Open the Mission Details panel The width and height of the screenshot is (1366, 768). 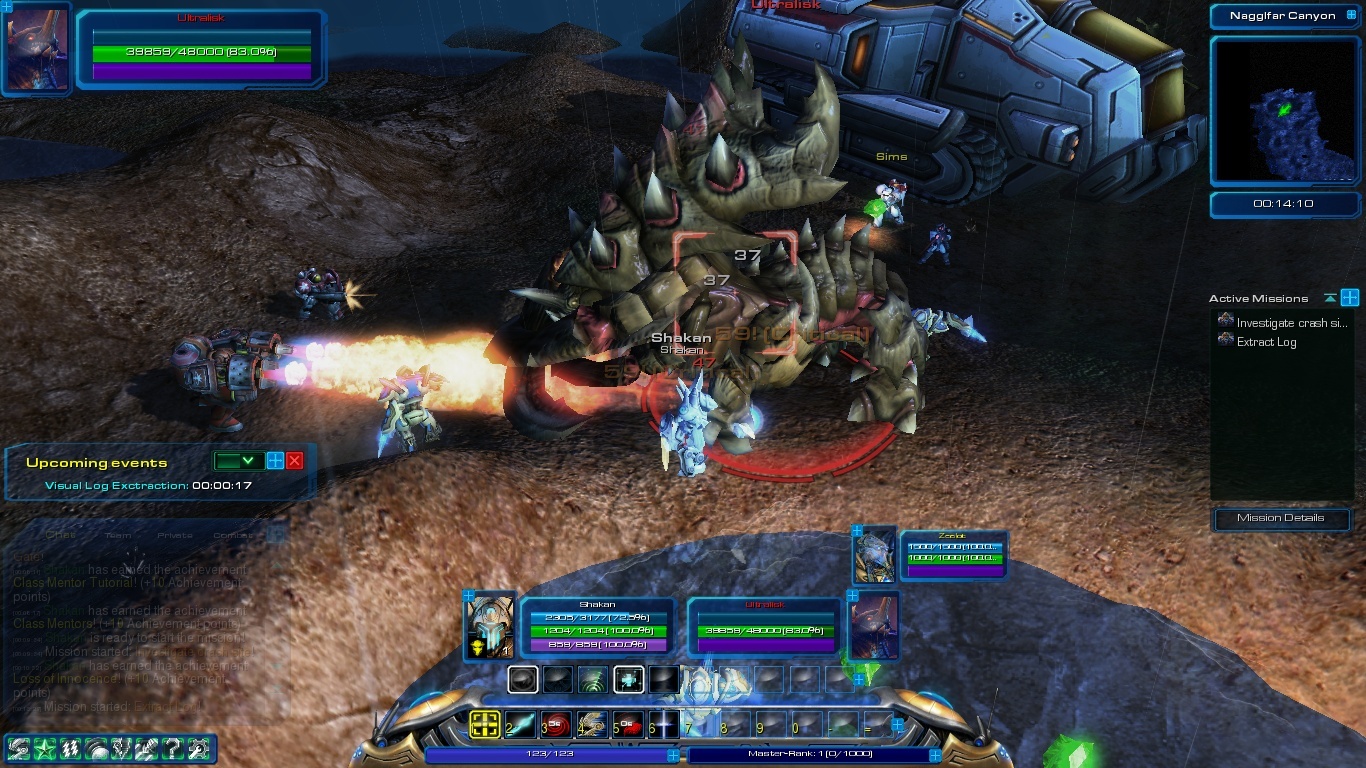(x=1281, y=518)
